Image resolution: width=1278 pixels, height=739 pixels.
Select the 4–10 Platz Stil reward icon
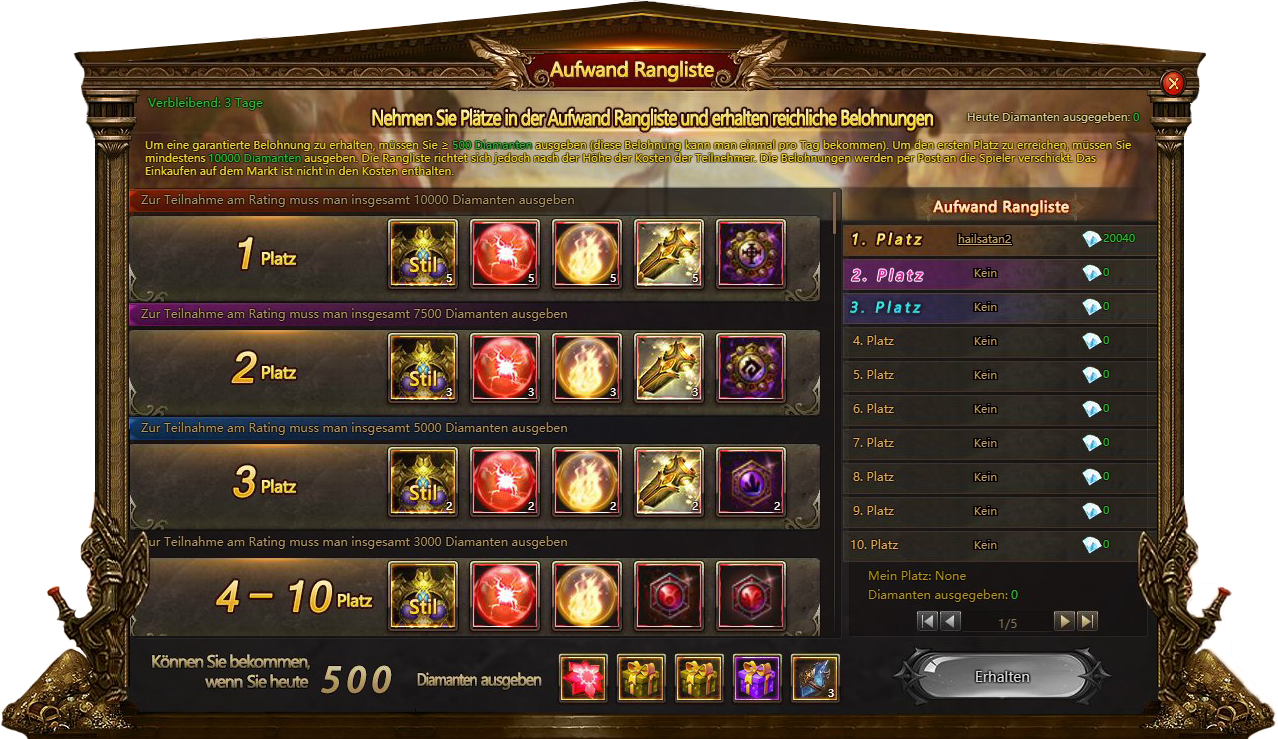point(423,596)
